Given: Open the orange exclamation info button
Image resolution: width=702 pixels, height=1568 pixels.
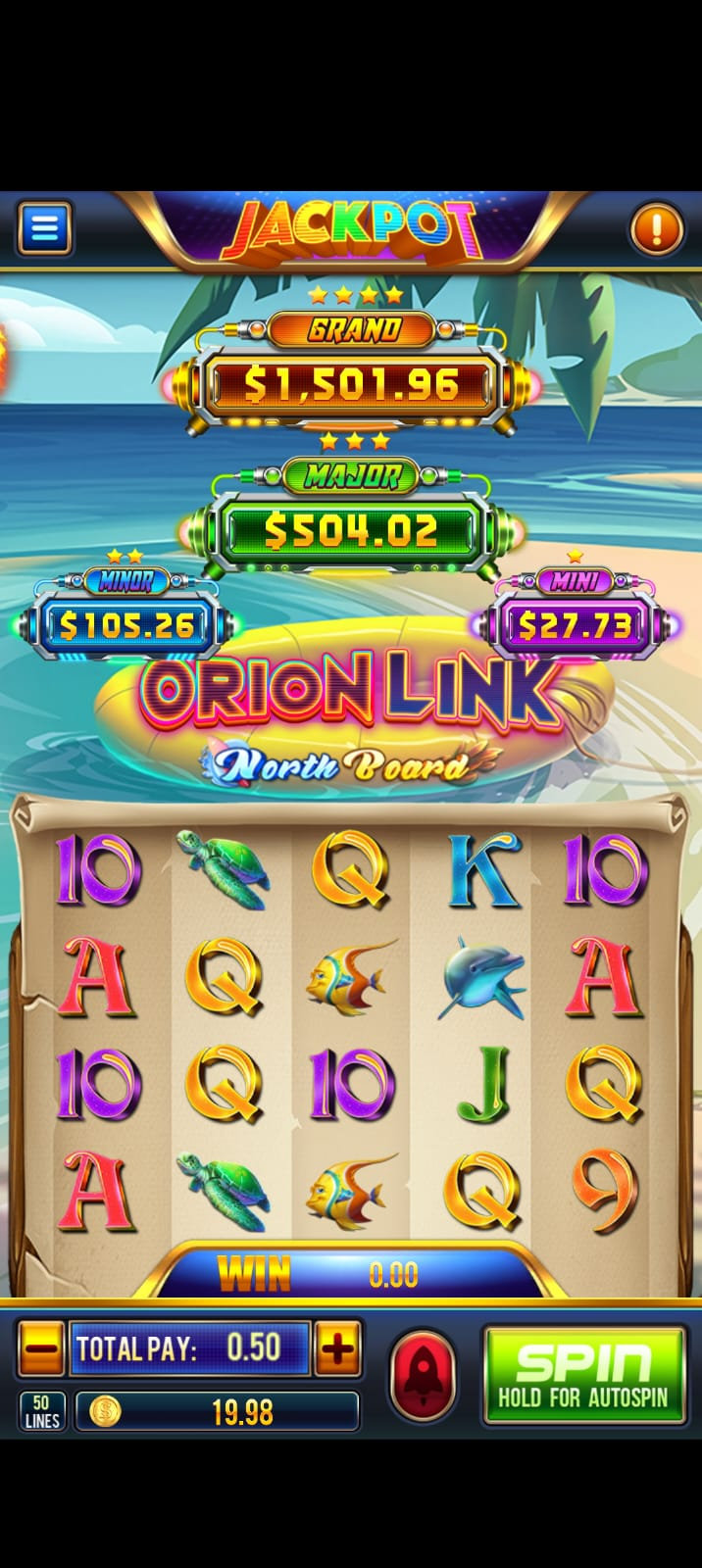Looking at the screenshot, I should pyautogui.click(x=656, y=229).
